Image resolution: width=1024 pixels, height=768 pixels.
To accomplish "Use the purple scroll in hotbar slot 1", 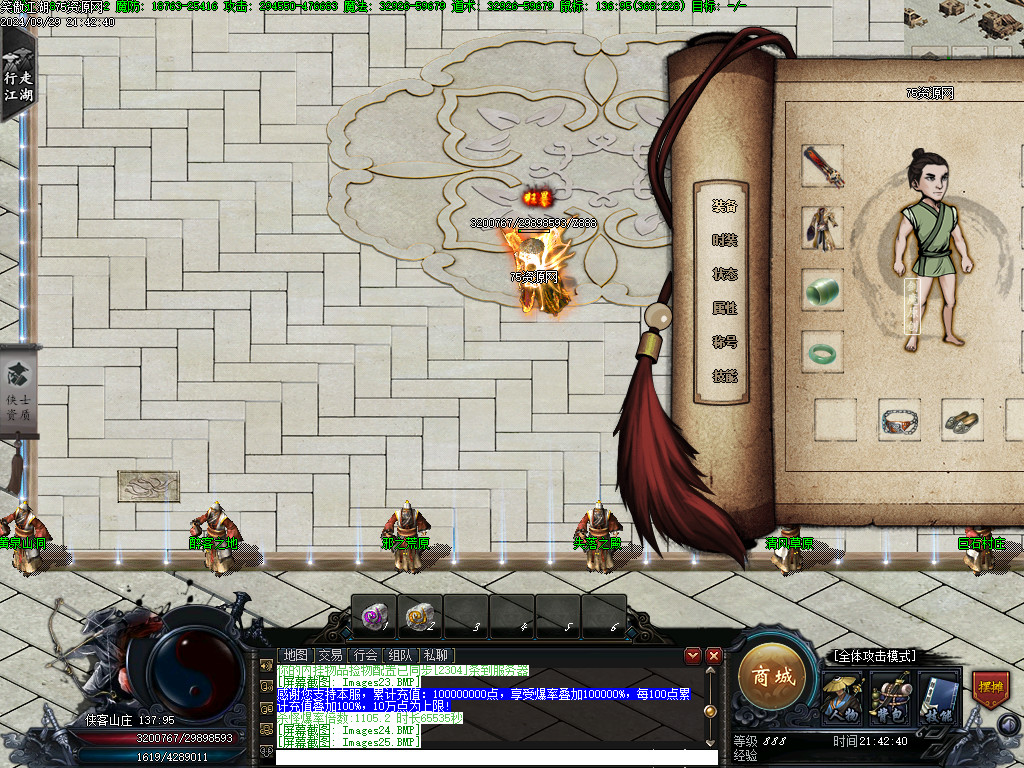I will tap(374, 615).
